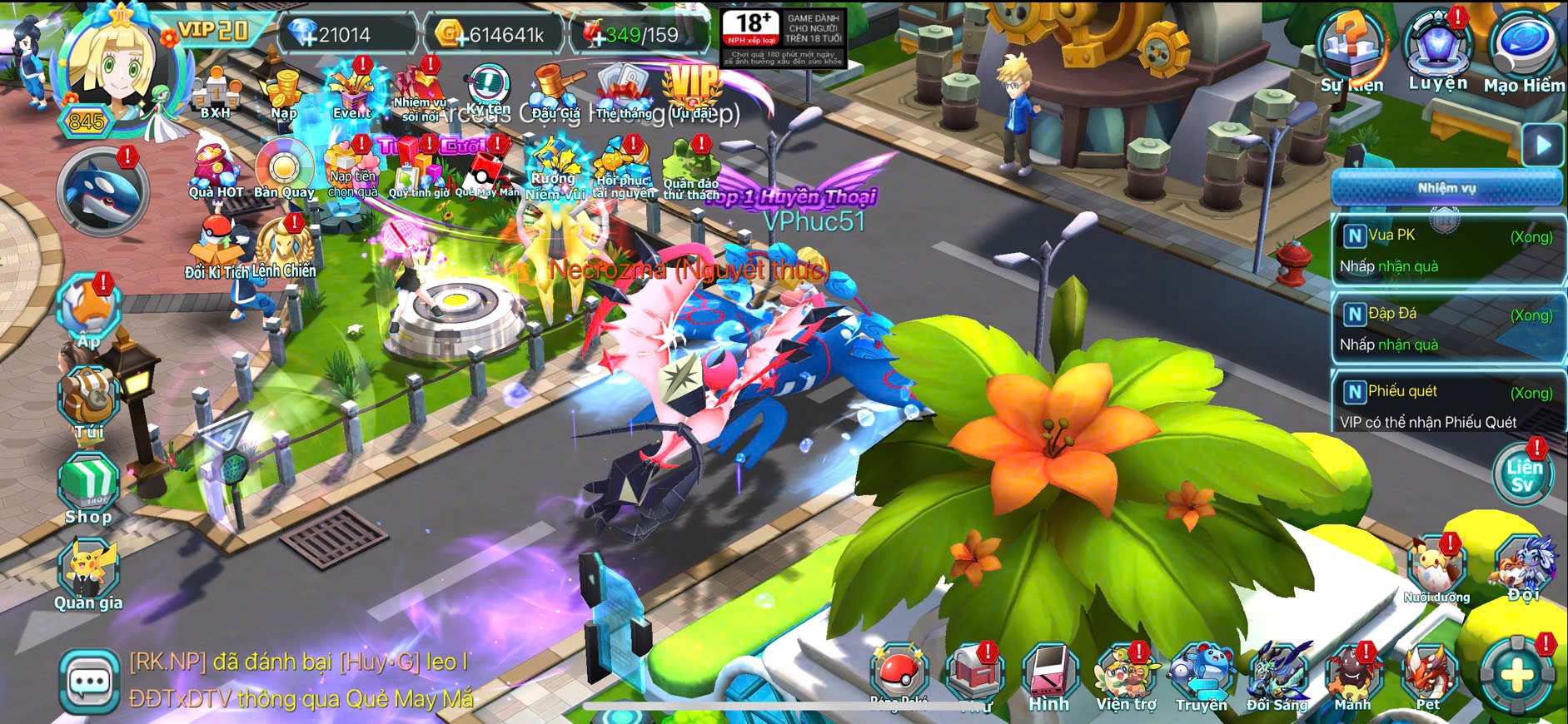Open the Event gift box icon

point(352,90)
